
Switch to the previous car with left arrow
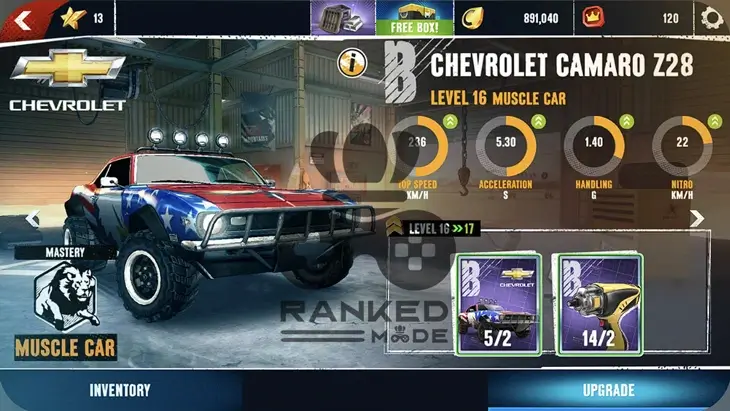(31, 218)
